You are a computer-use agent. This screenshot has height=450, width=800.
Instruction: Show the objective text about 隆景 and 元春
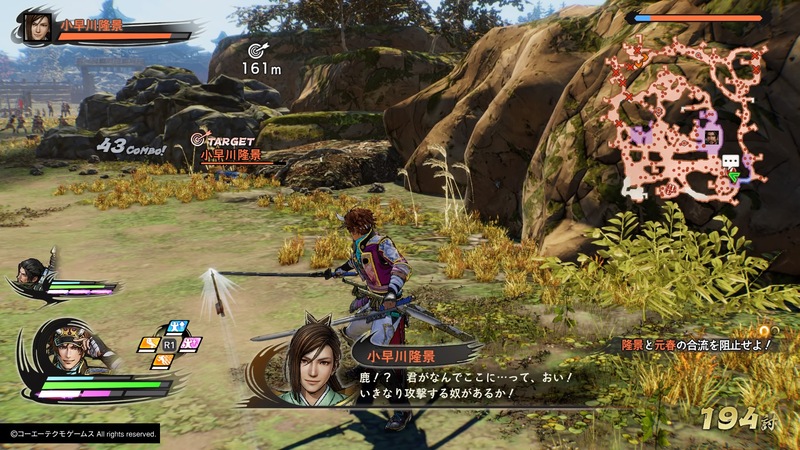coord(695,345)
